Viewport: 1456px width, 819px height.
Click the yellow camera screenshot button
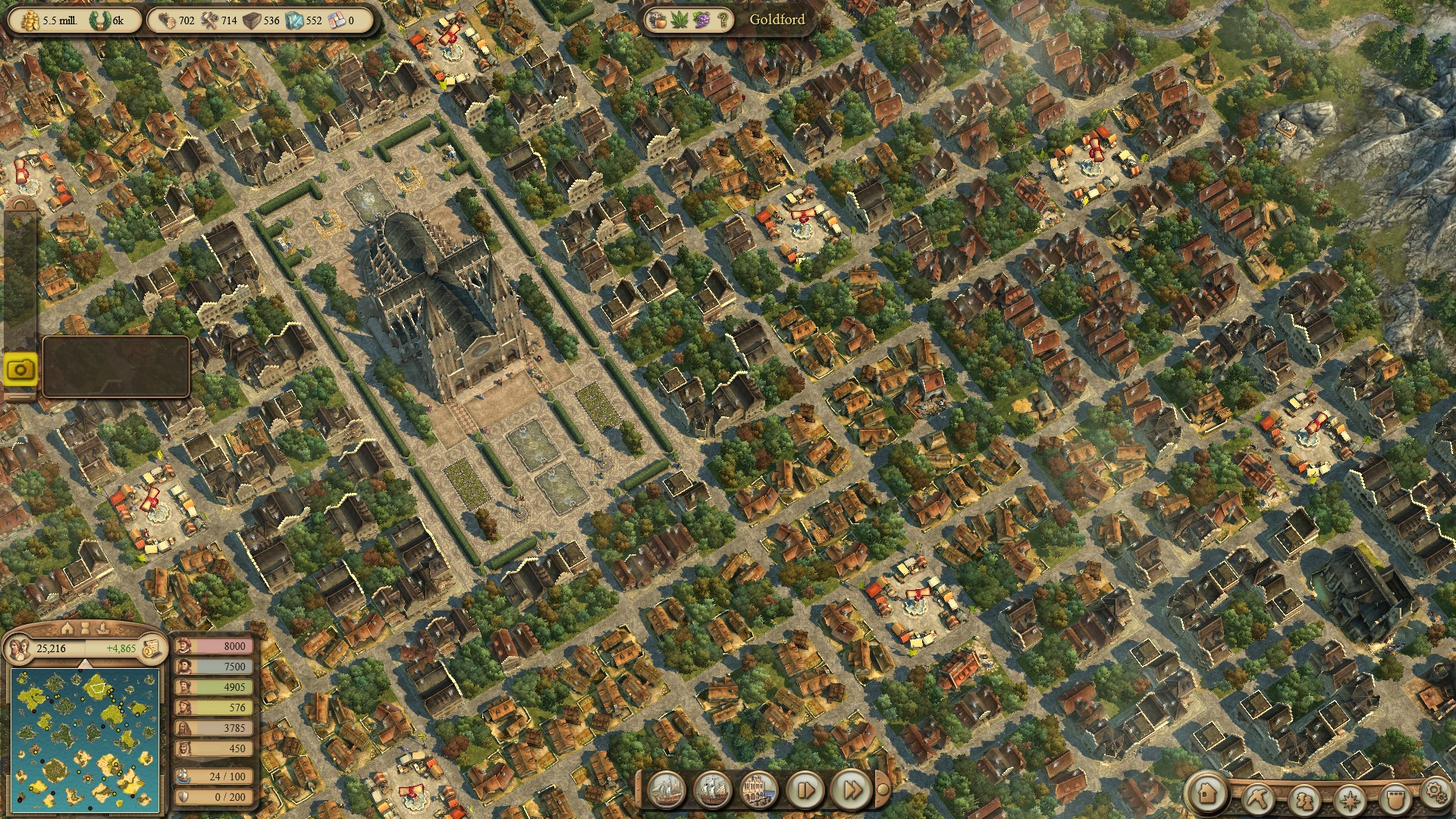point(20,370)
